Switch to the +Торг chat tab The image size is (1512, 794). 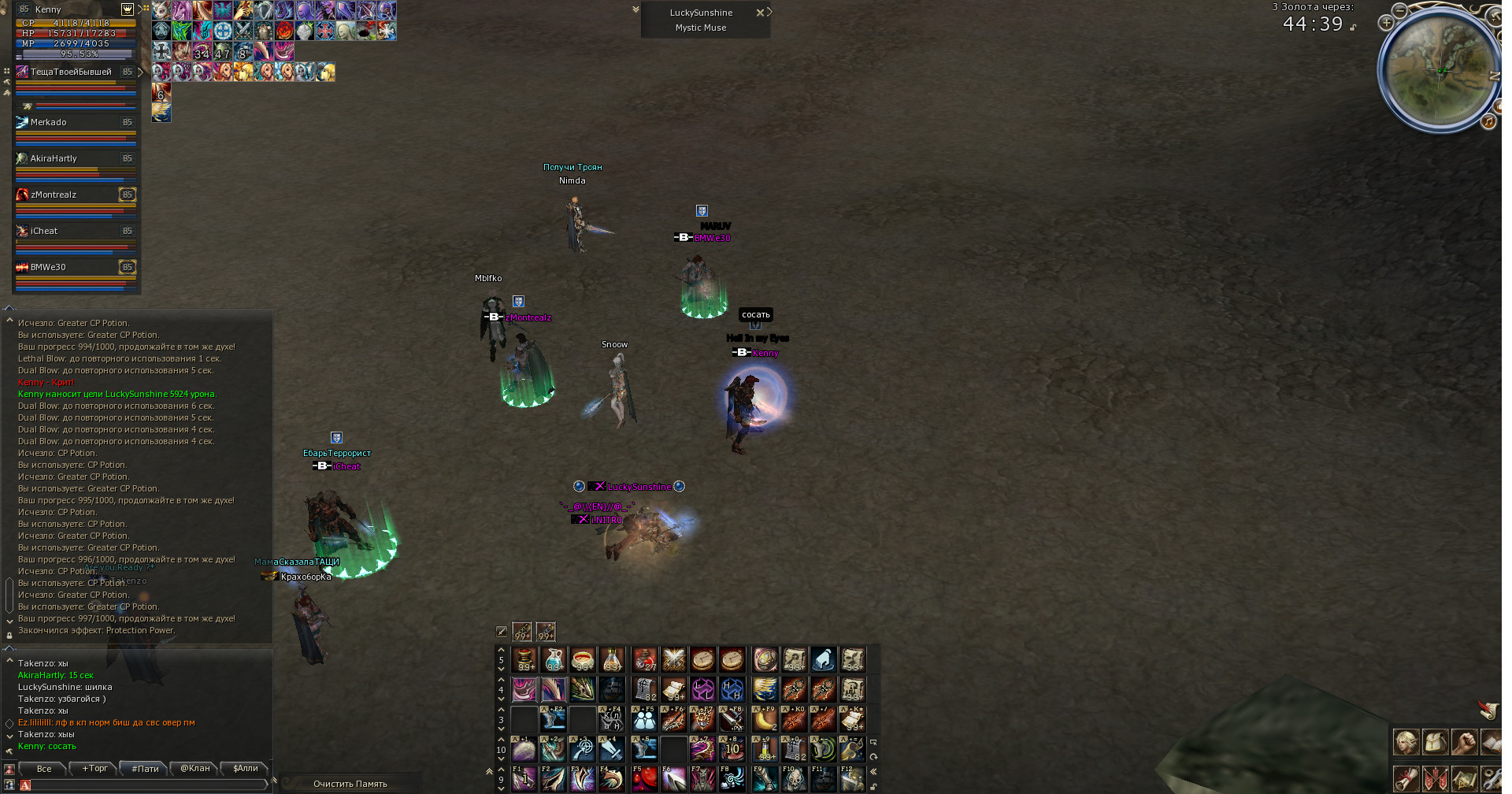[x=94, y=769]
